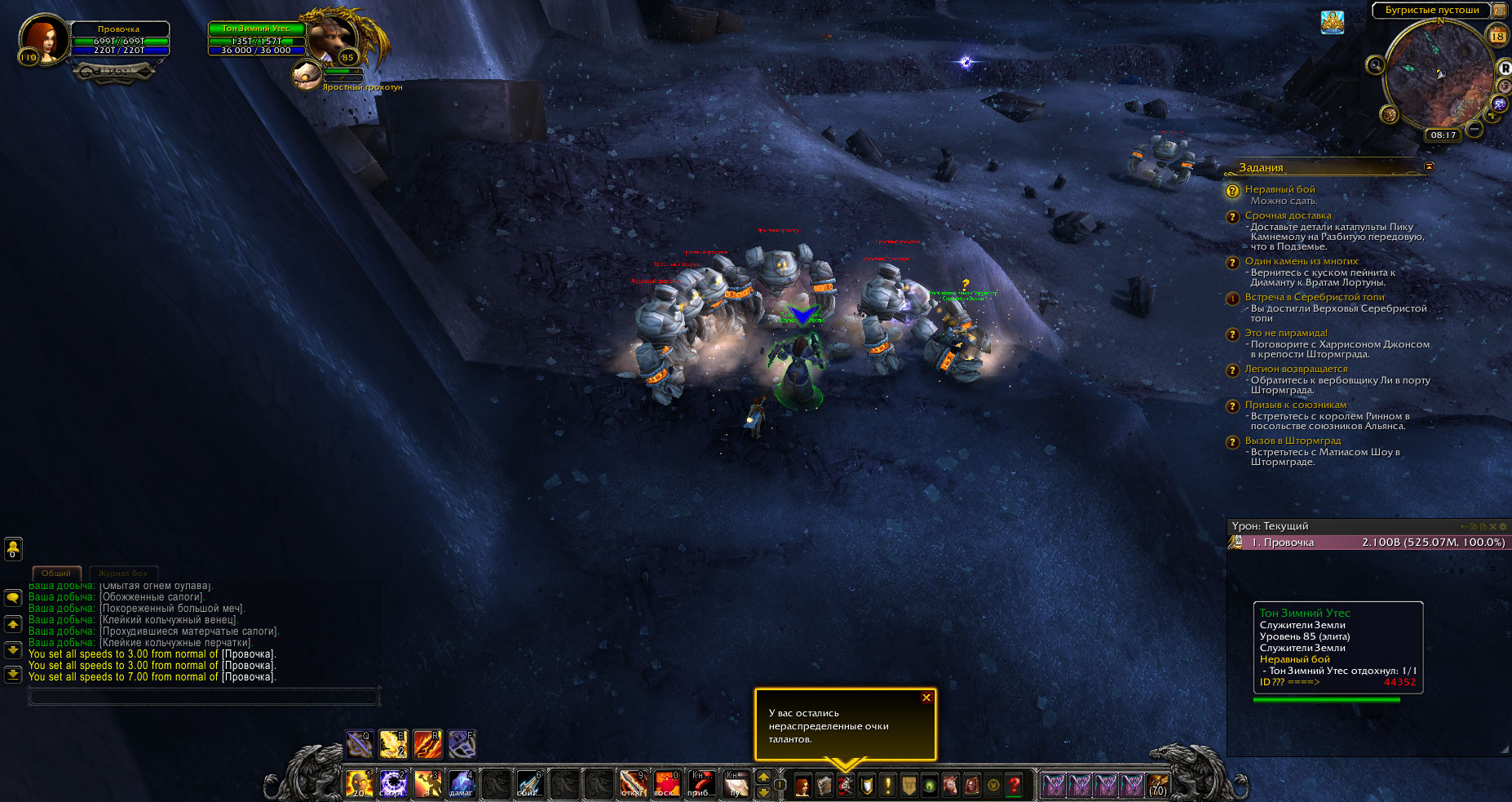Screen dimensions: 1512x802
Task: Close the unspent talent points tooltip
Action: point(926,698)
